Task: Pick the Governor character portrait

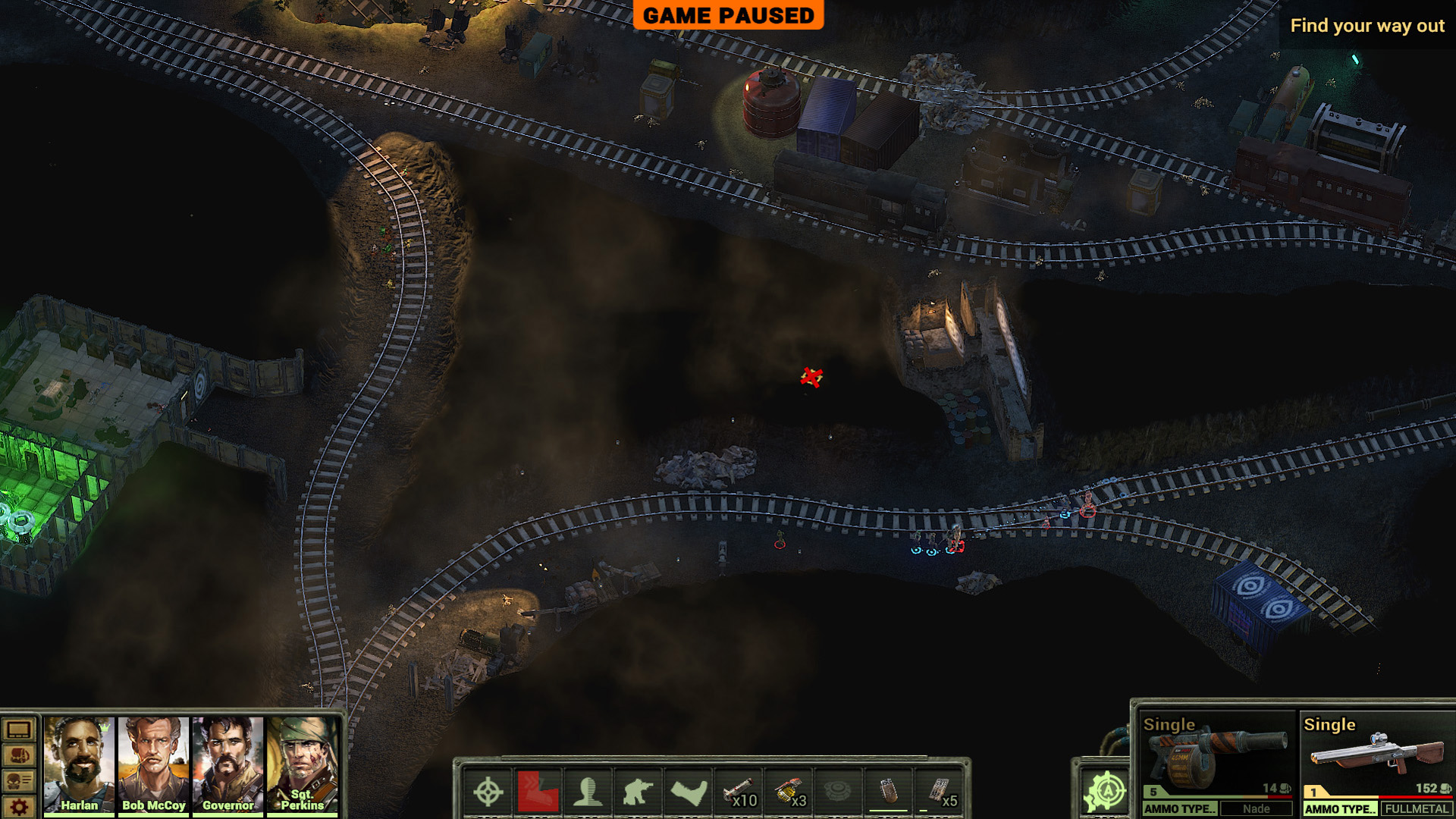Action: pos(227,764)
